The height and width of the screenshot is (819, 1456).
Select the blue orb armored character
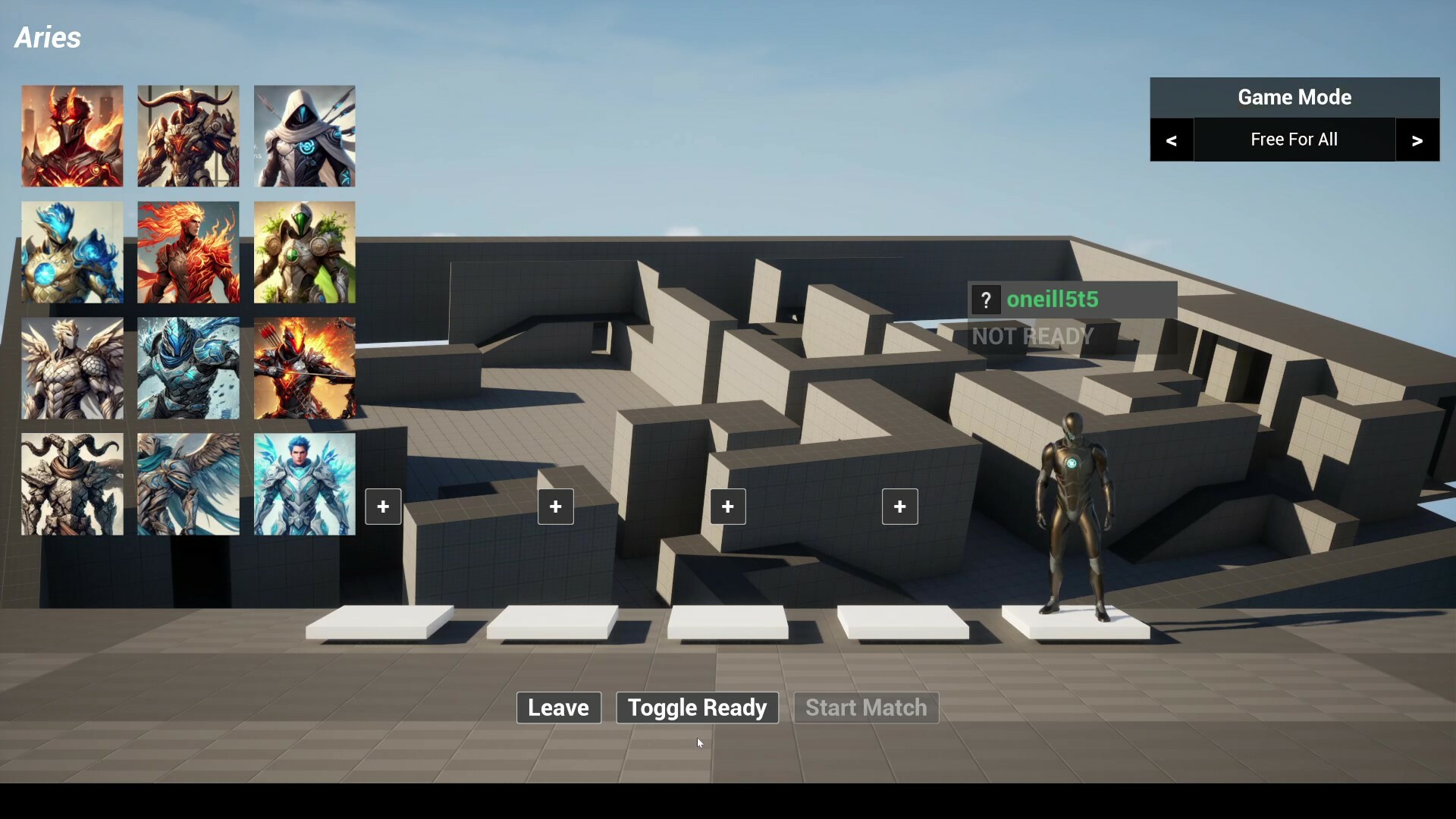pos(72,253)
